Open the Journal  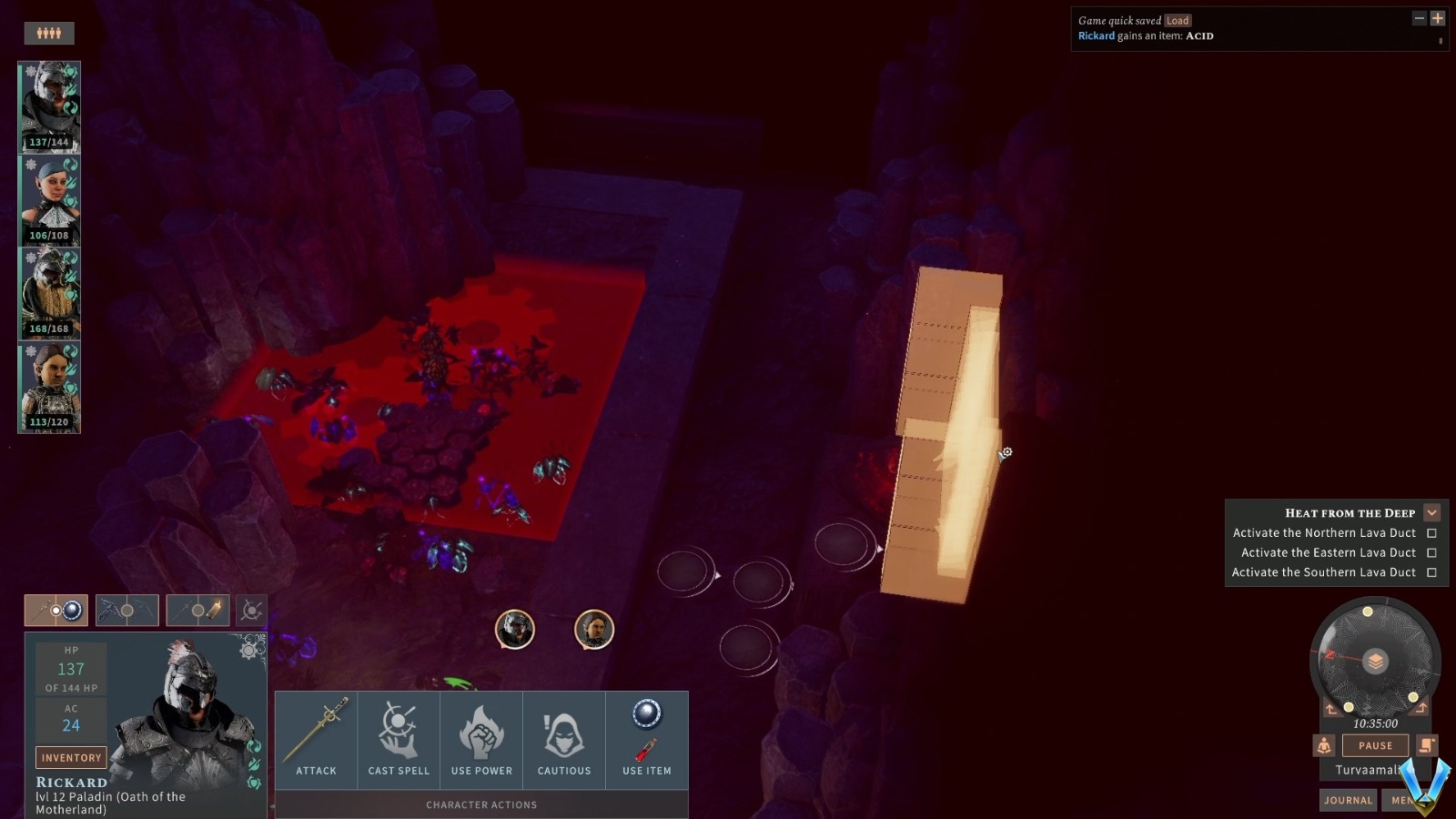coord(1348,800)
